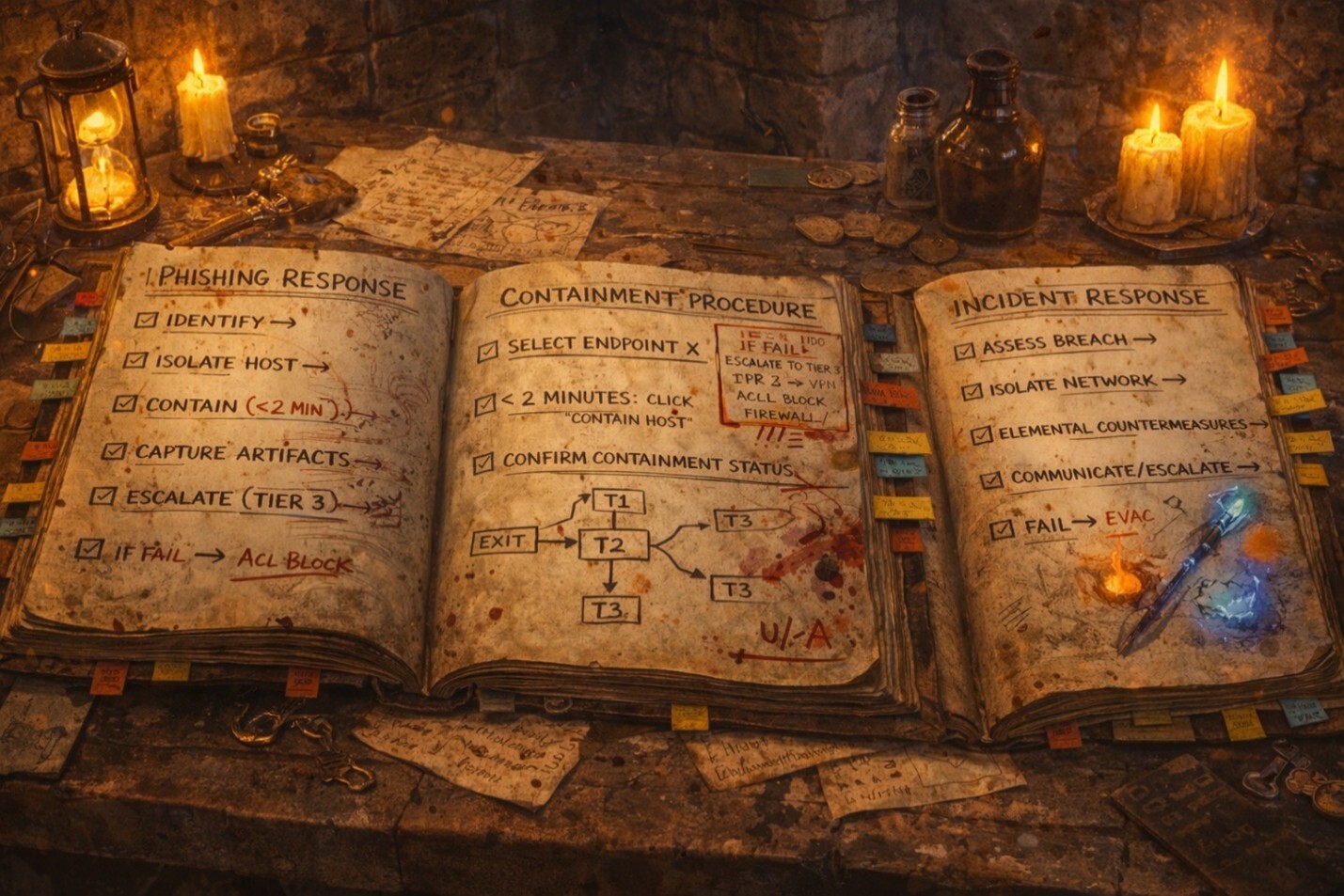Mark Communicate/Escalate as complete

pos(991,480)
